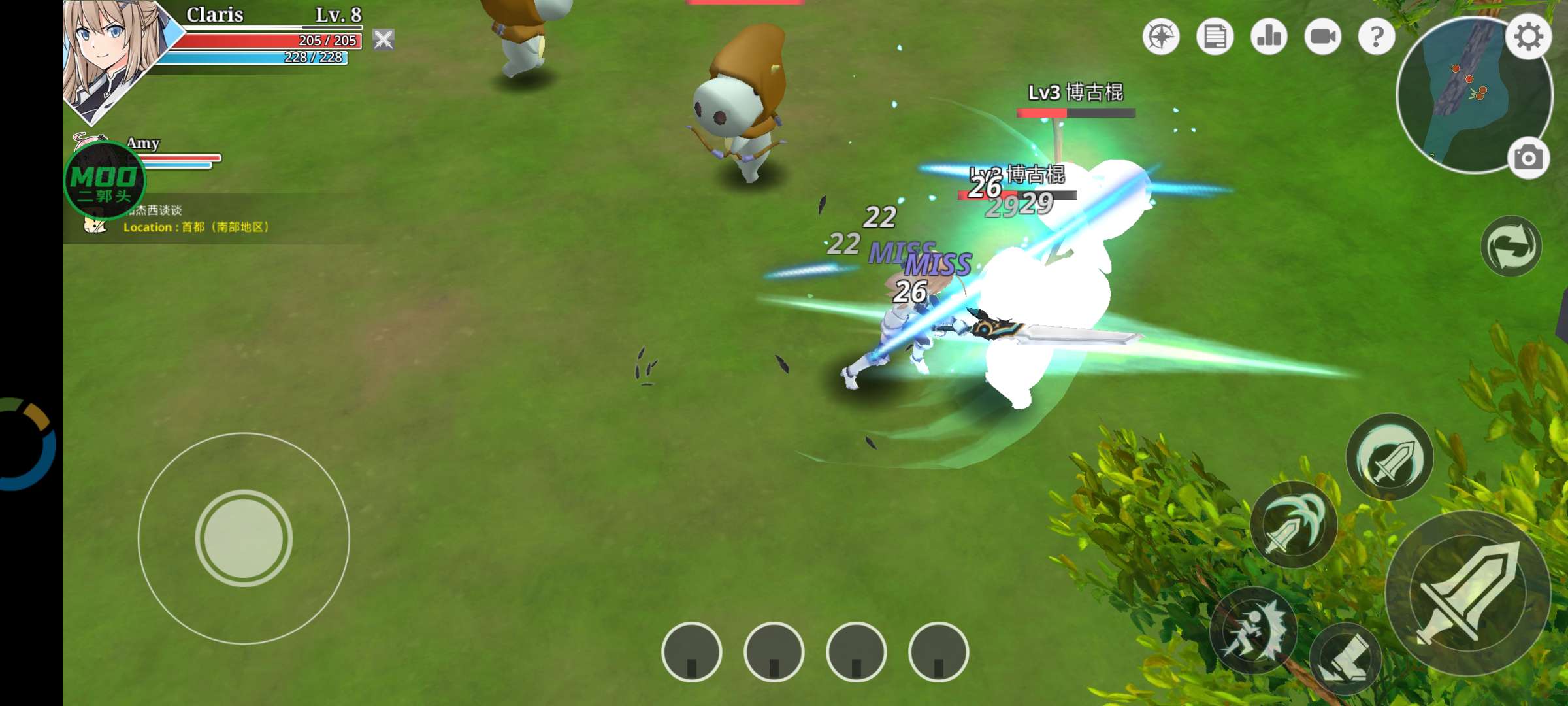Deselect target with the X icon
This screenshot has width=1568, height=706.
pyautogui.click(x=385, y=41)
